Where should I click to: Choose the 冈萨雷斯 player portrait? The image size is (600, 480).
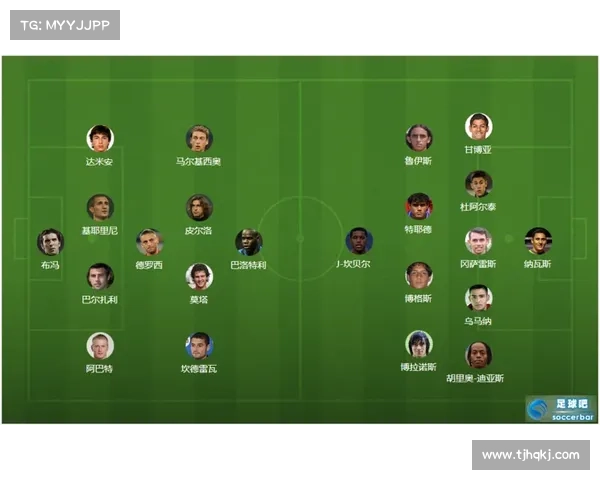click(x=478, y=241)
